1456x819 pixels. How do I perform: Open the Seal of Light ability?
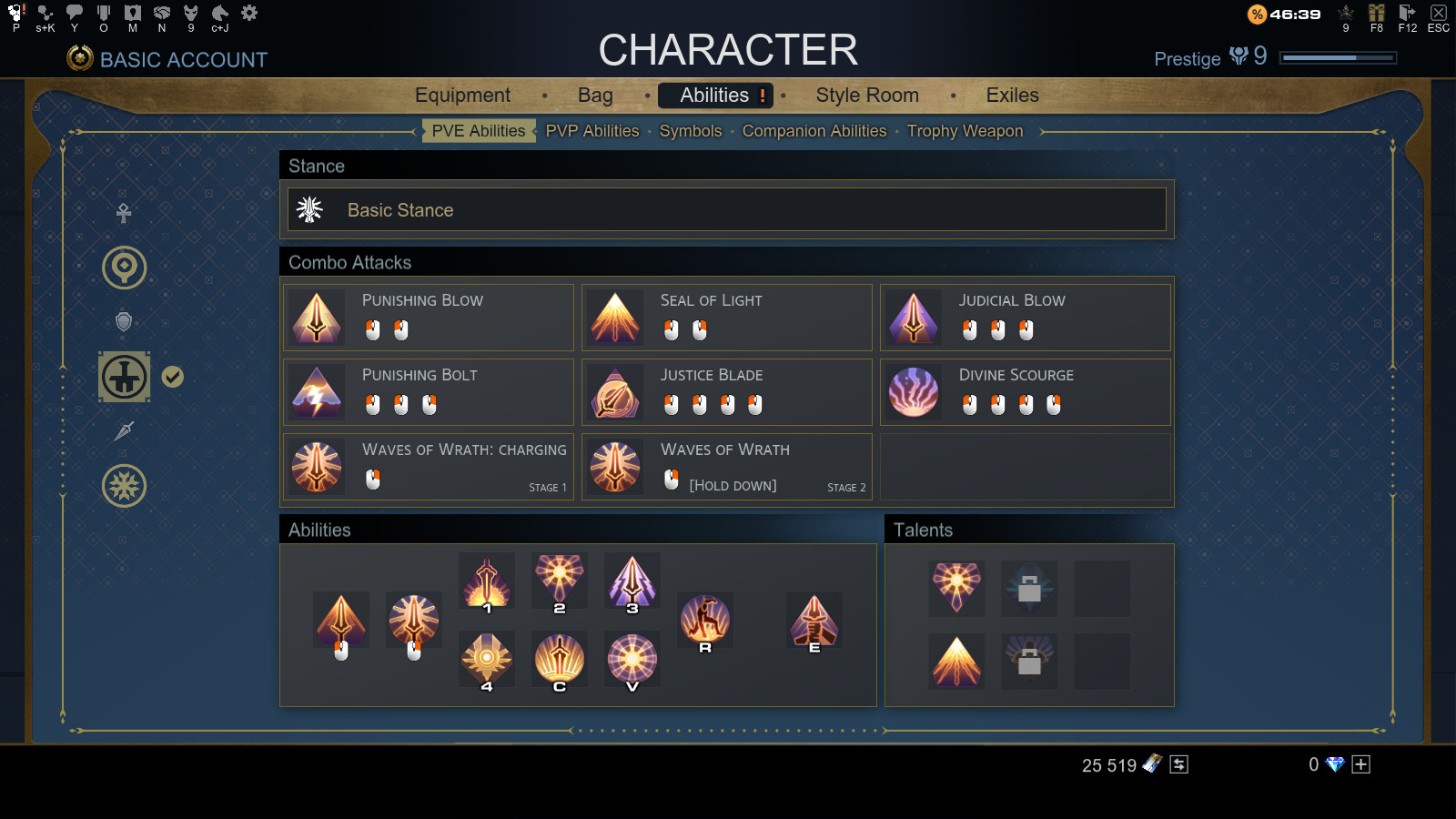(615, 317)
